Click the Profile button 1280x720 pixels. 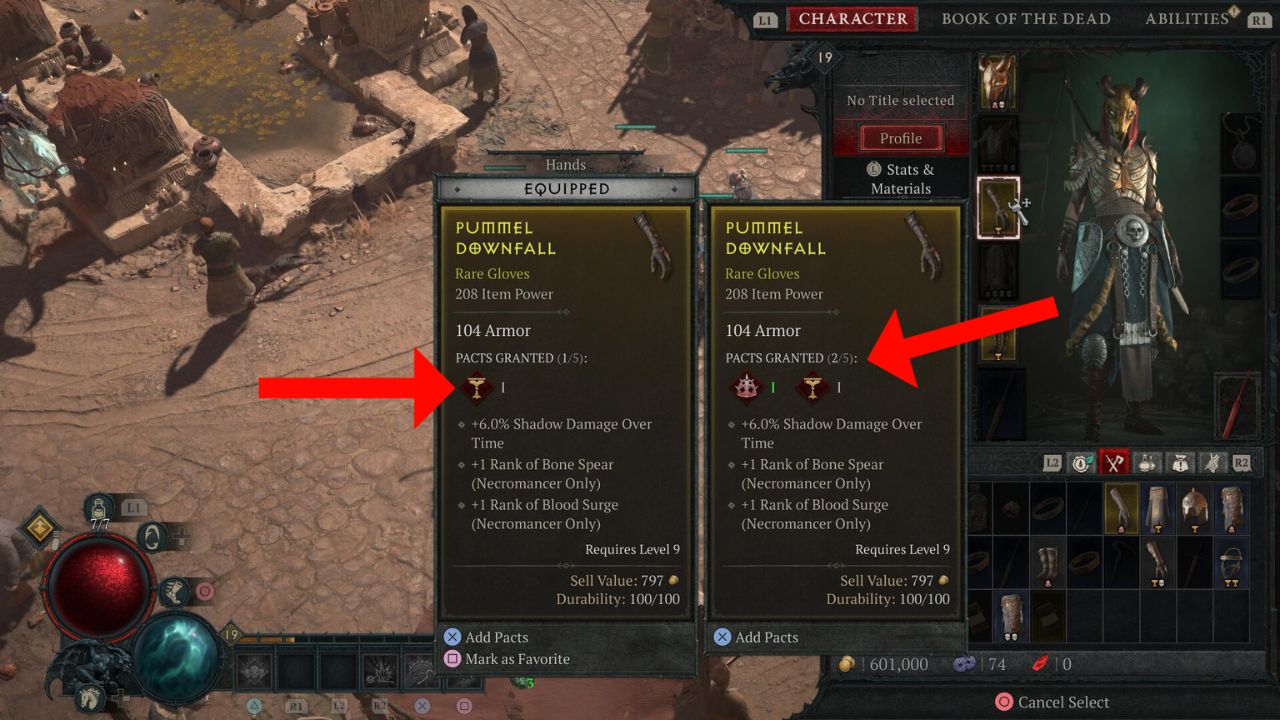coord(900,137)
